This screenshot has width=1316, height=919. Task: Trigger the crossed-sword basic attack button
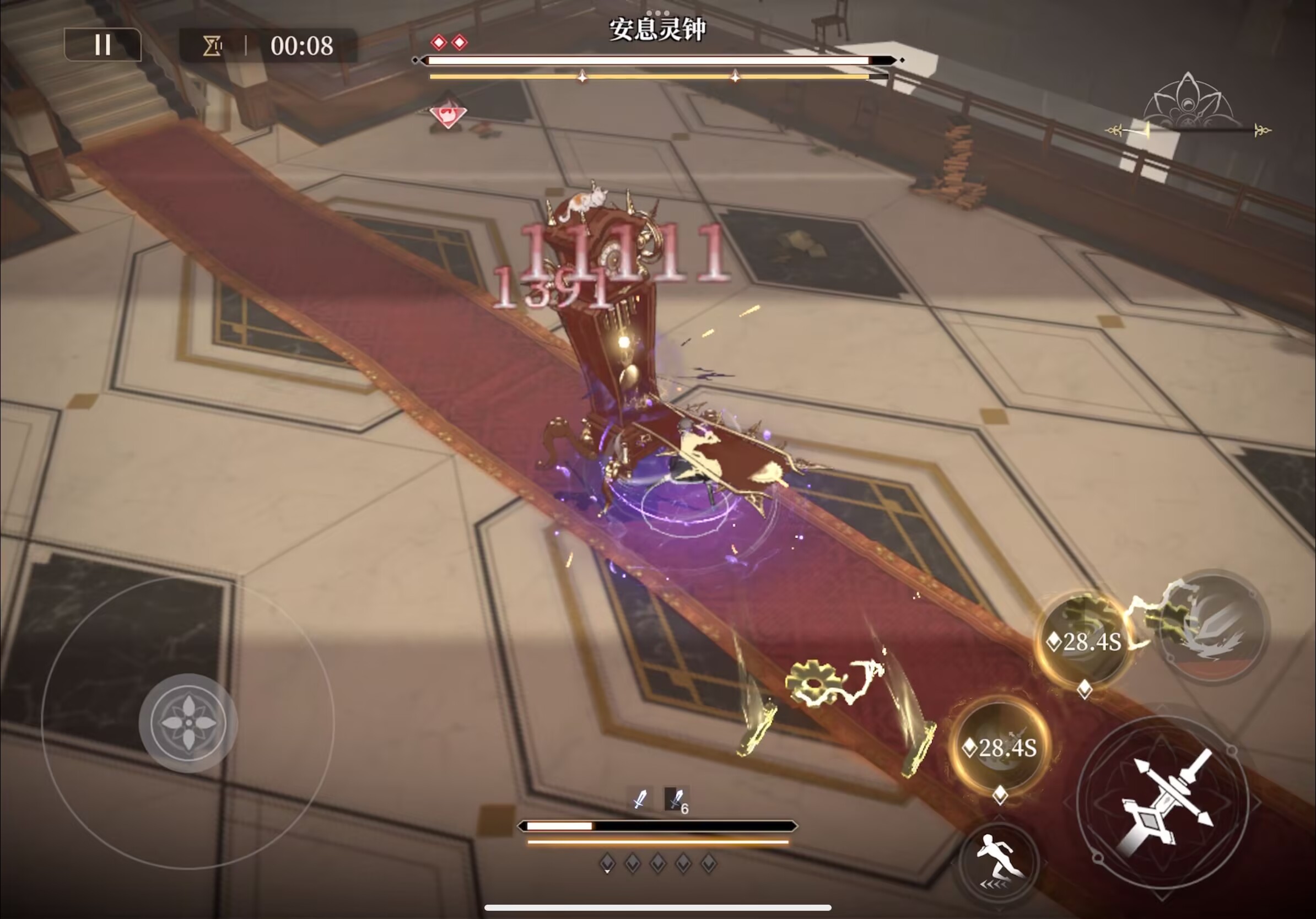[1163, 801]
